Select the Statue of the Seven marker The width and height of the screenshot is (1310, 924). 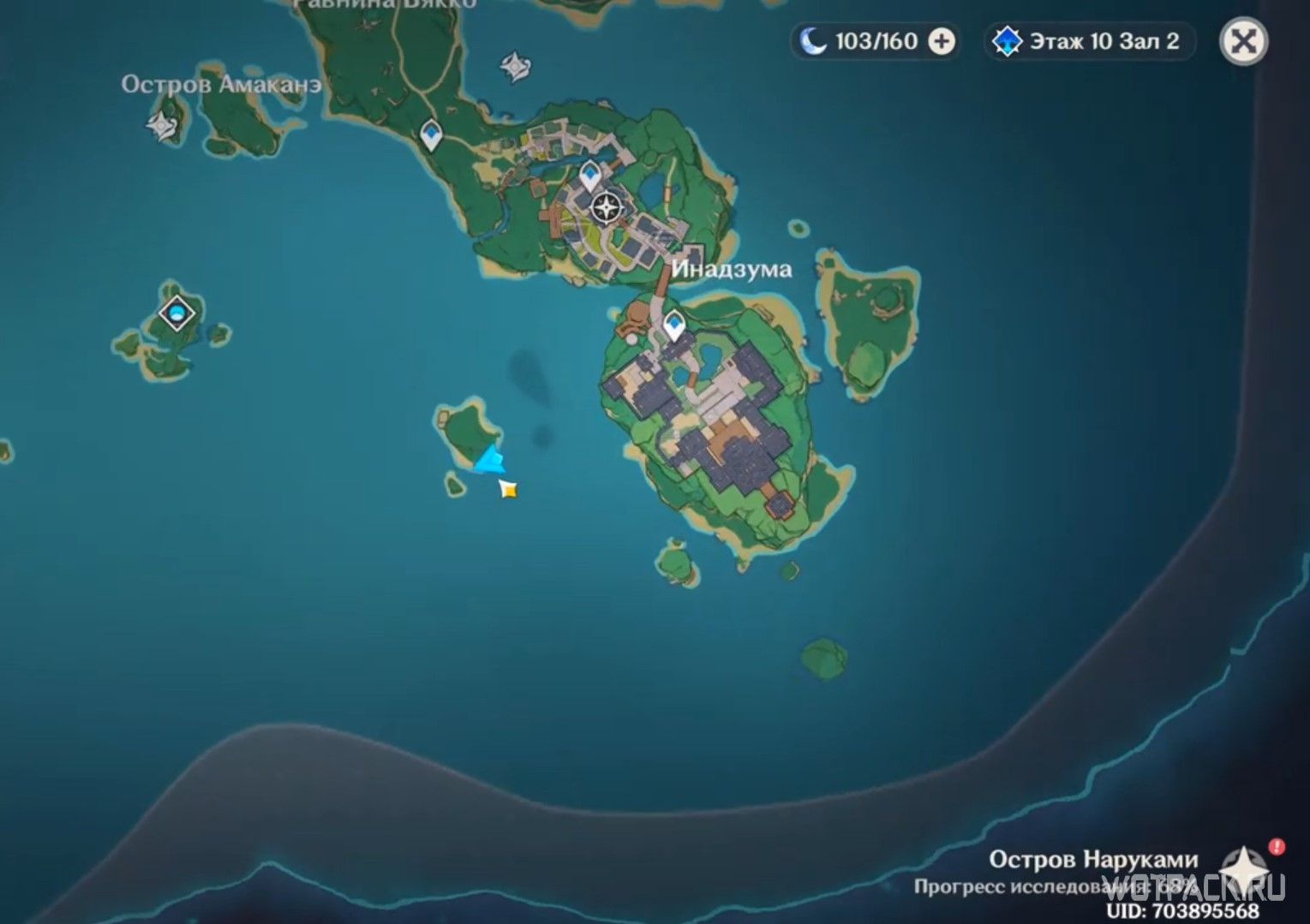coord(608,205)
